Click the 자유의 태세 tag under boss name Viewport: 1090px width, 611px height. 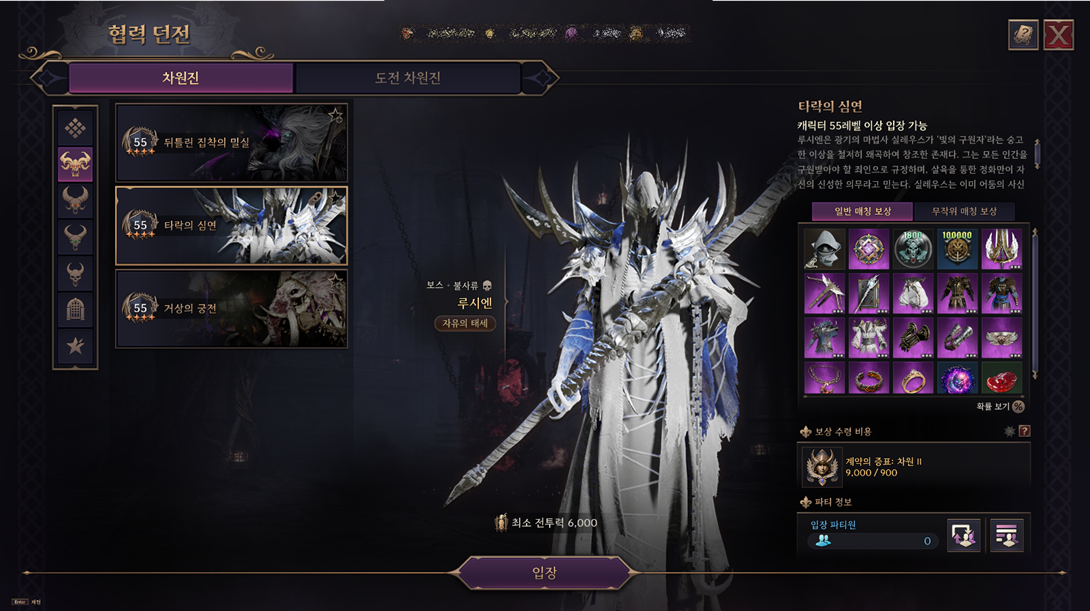point(465,323)
